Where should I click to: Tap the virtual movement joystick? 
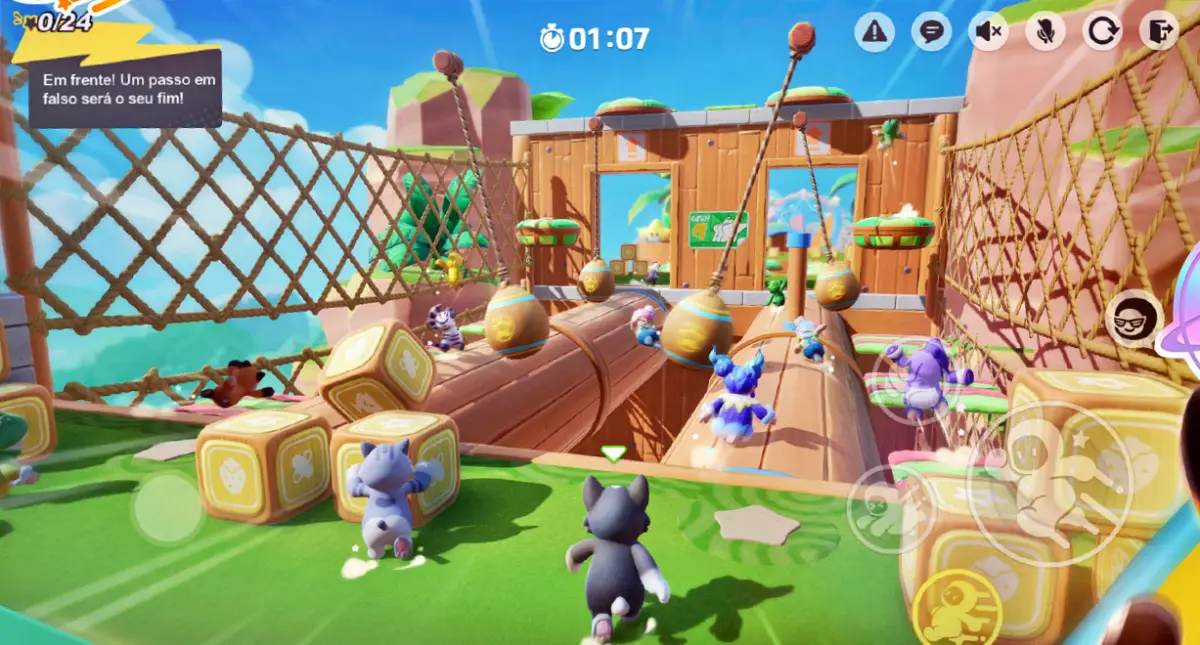(167, 508)
